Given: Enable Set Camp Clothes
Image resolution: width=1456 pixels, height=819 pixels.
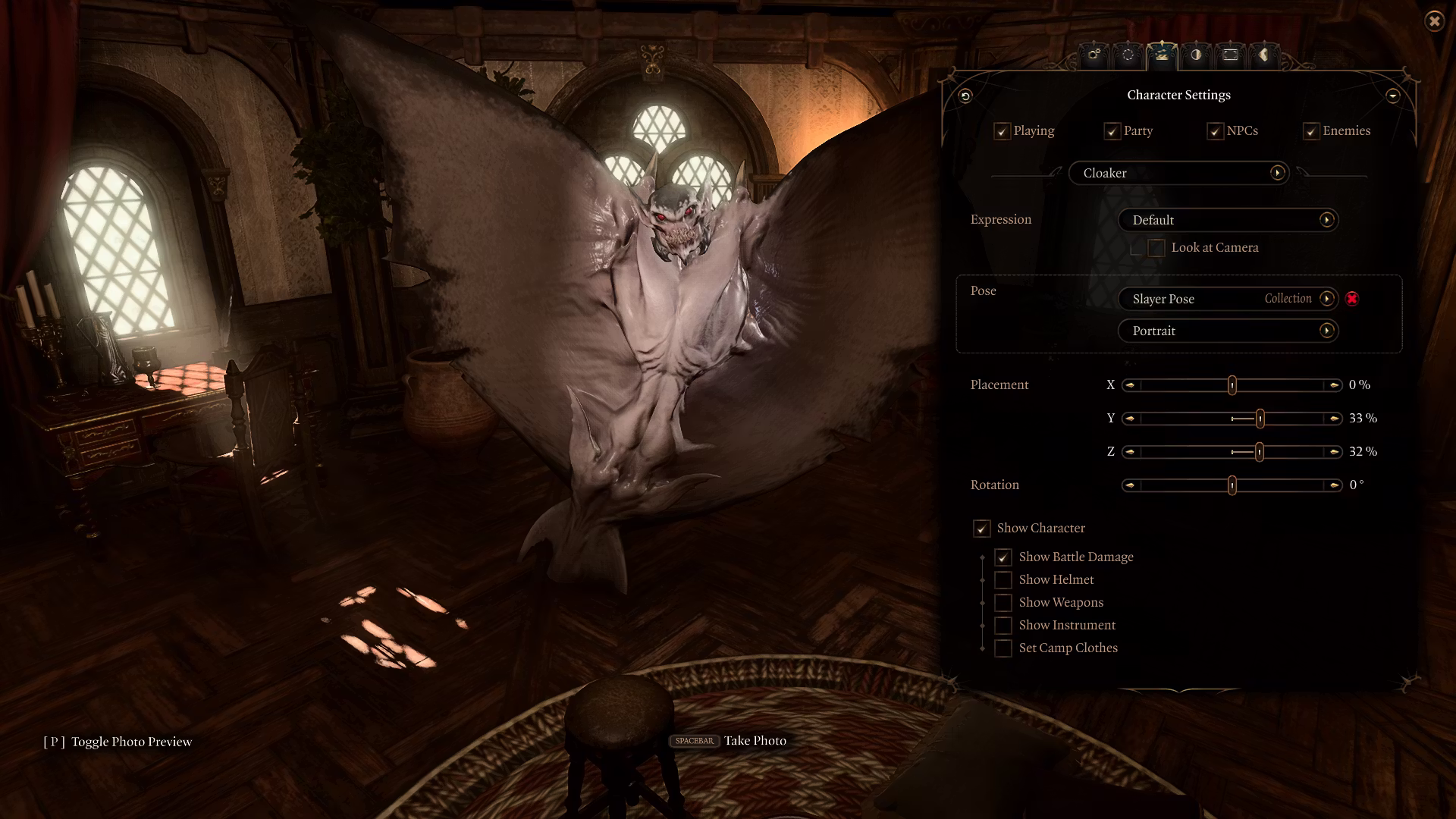Looking at the screenshot, I should click(x=1003, y=648).
